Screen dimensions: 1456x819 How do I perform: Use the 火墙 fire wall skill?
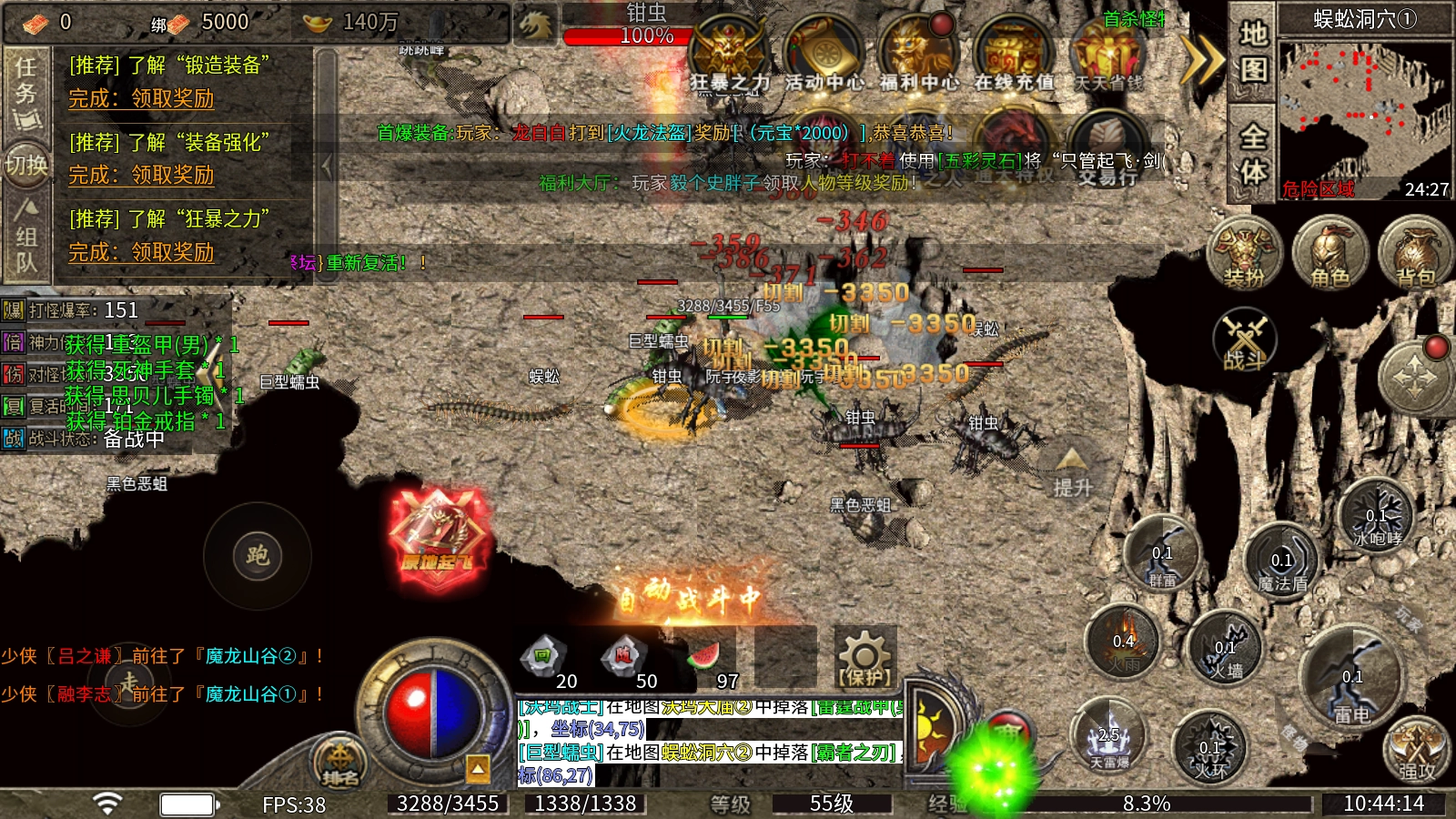tap(1225, 649)
